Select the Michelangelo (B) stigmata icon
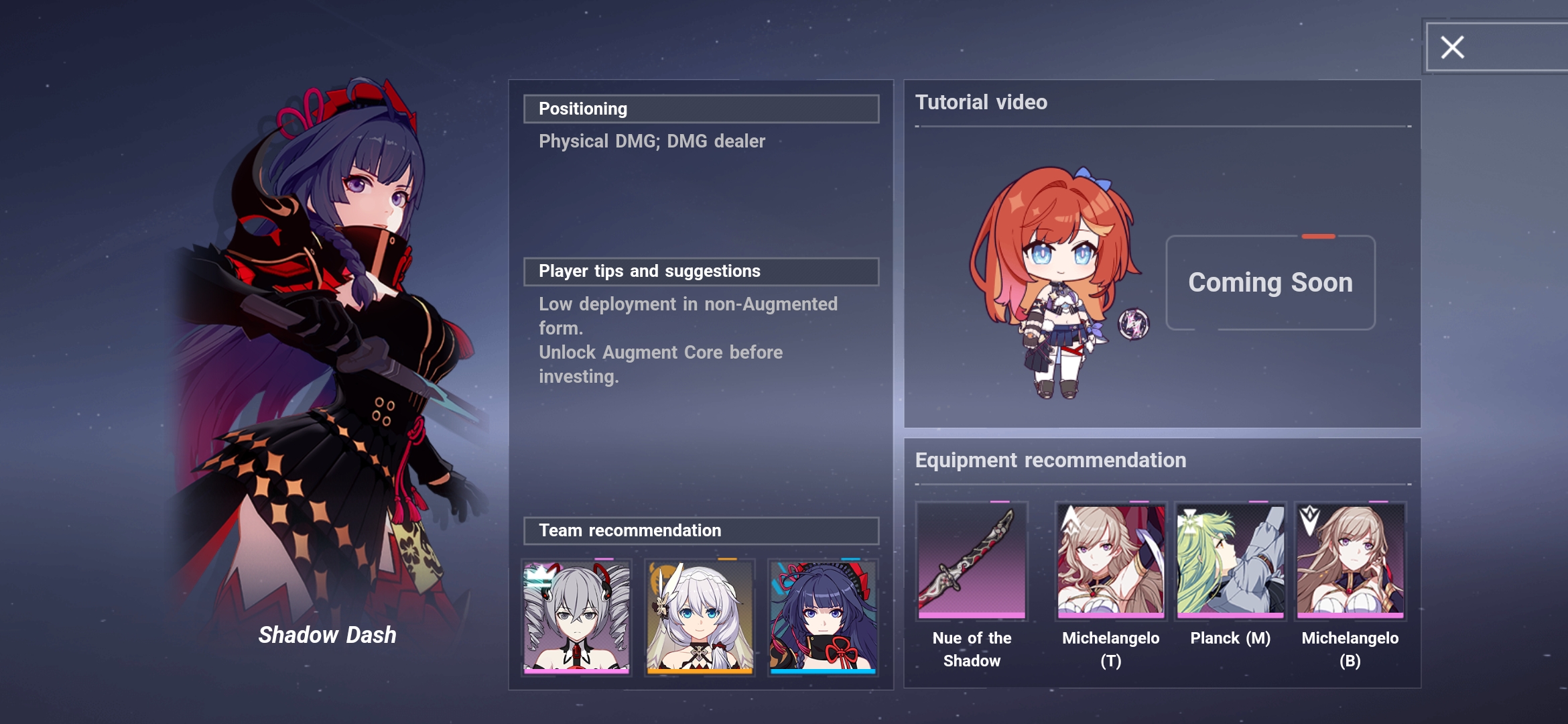 point(1349,563)
